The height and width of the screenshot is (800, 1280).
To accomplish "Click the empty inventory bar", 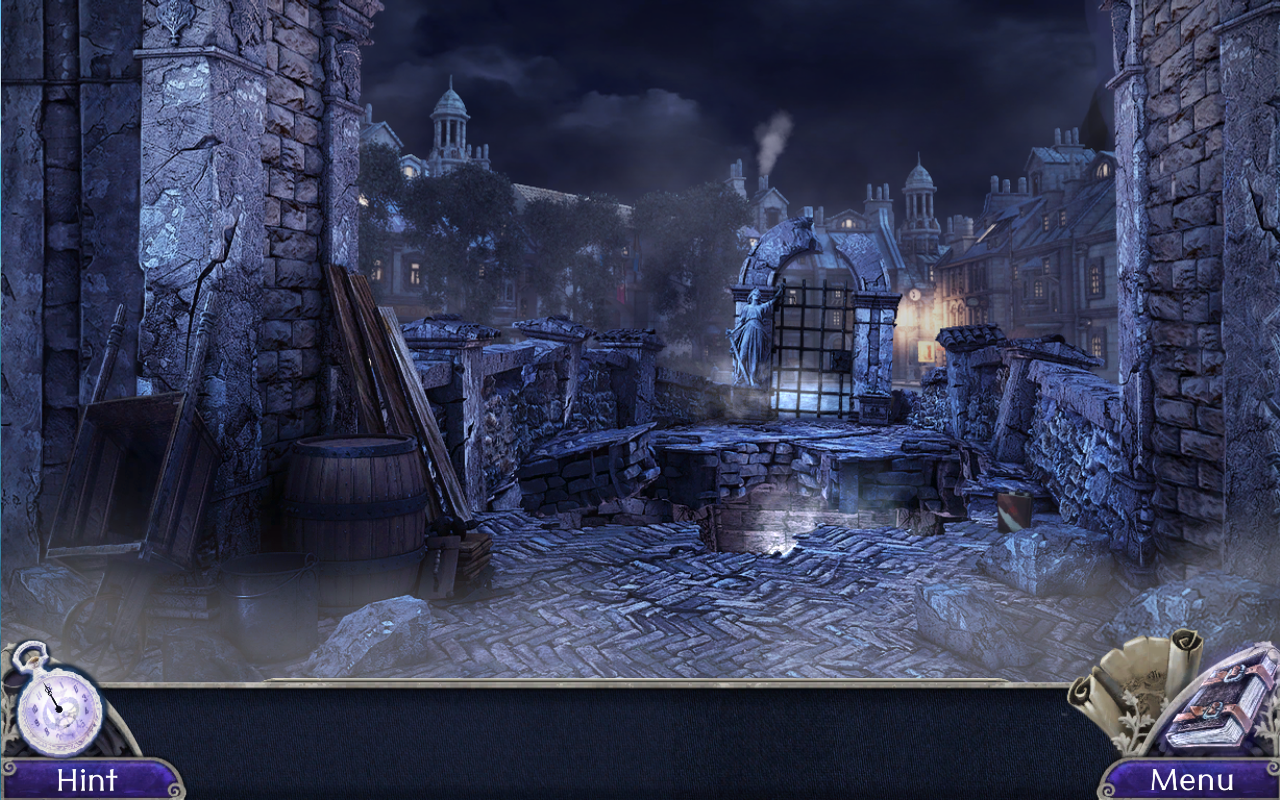I will pos(600,740).
